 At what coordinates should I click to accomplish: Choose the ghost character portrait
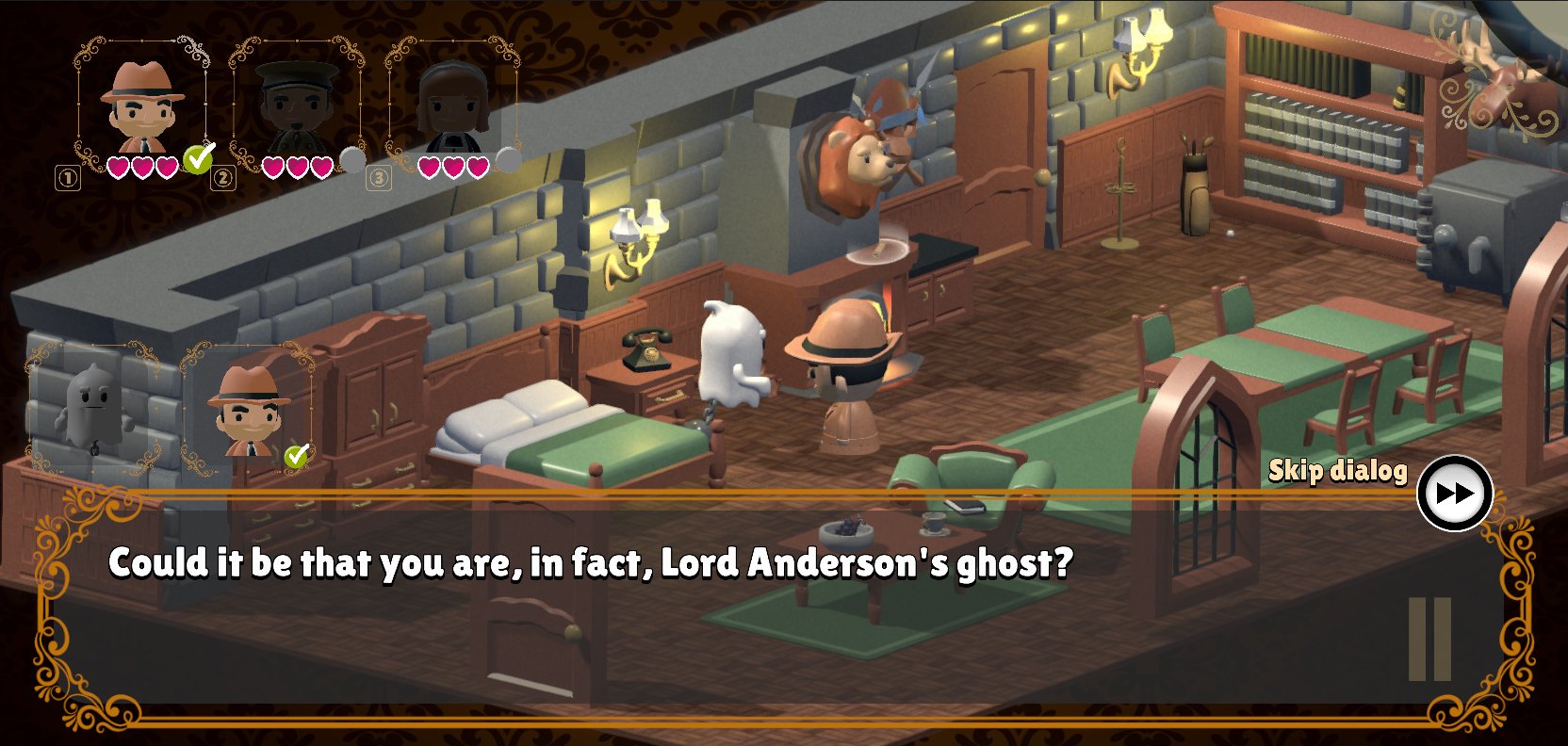coord(93,409)
